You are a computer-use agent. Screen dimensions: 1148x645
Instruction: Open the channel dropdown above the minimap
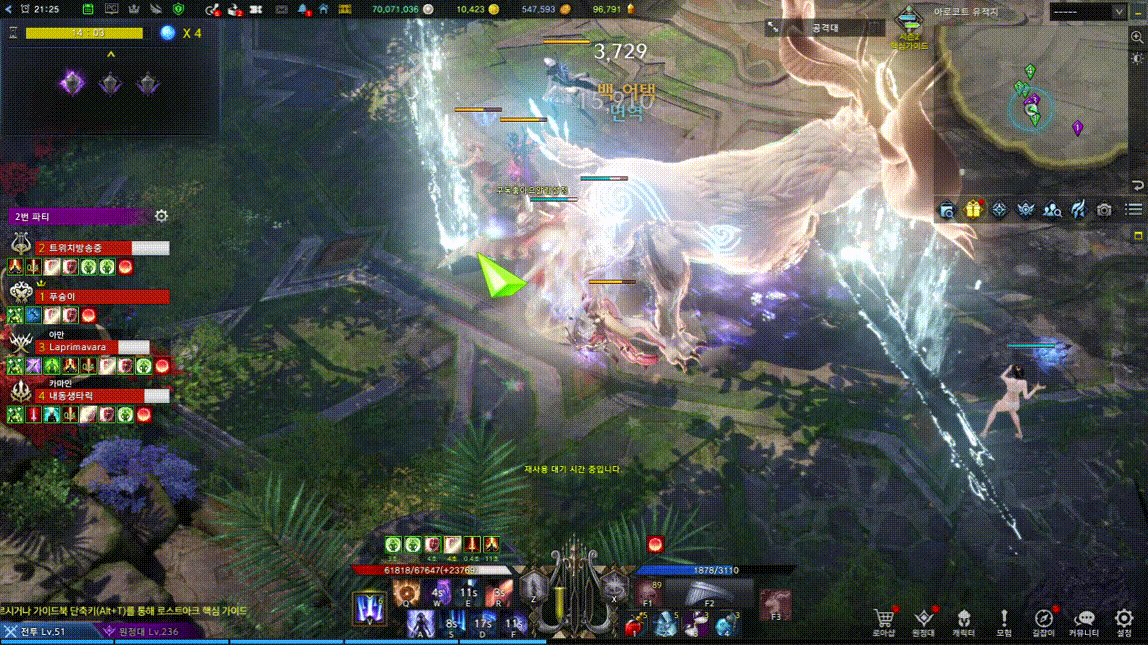1088,11
